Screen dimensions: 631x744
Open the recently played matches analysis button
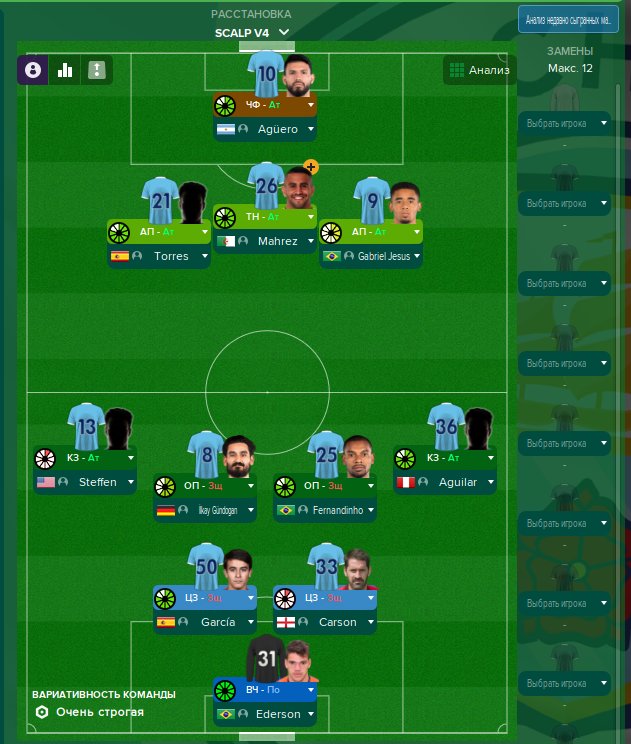[x=563, y=20]
